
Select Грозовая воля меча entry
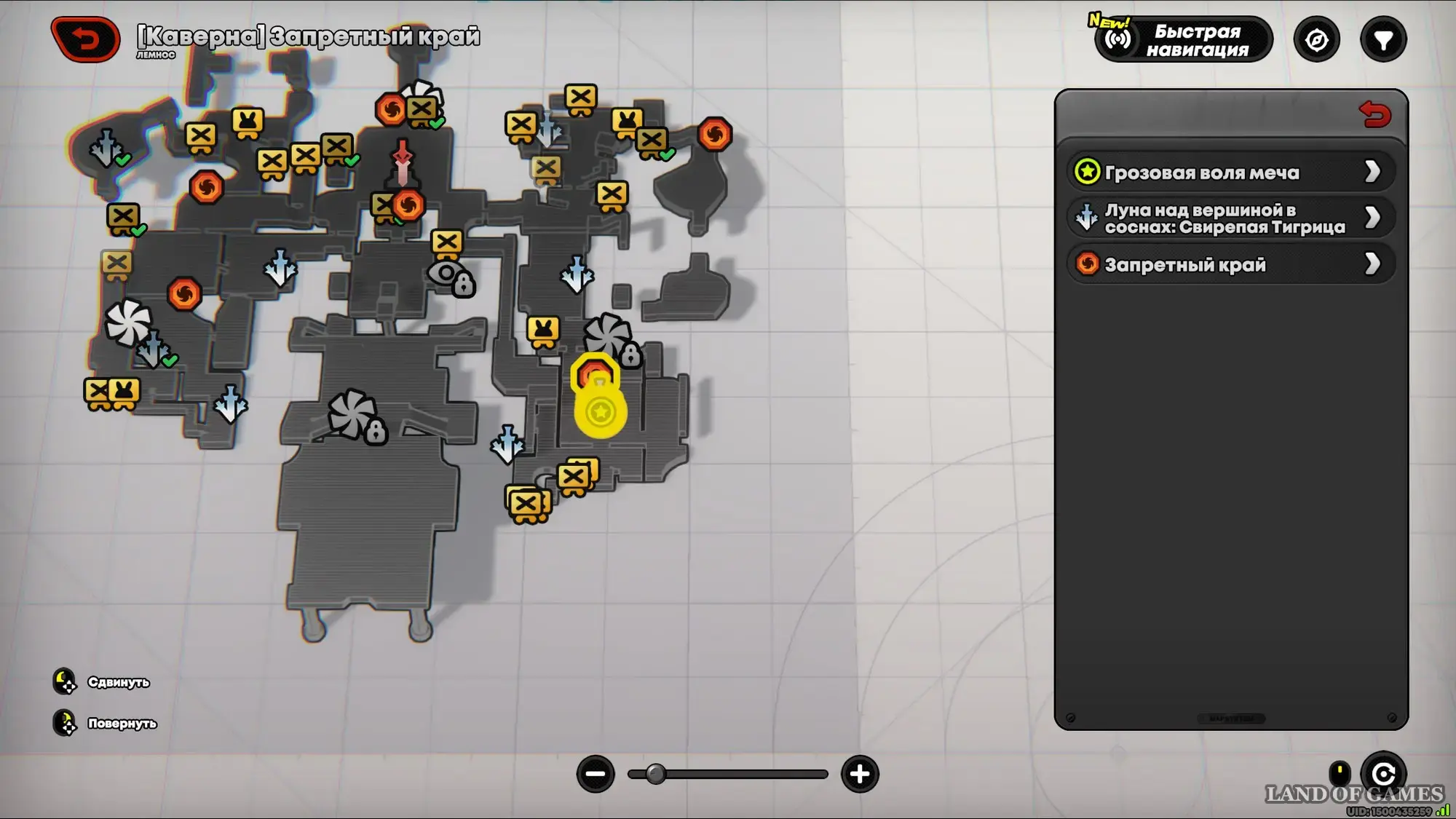tap(1230, 173)
